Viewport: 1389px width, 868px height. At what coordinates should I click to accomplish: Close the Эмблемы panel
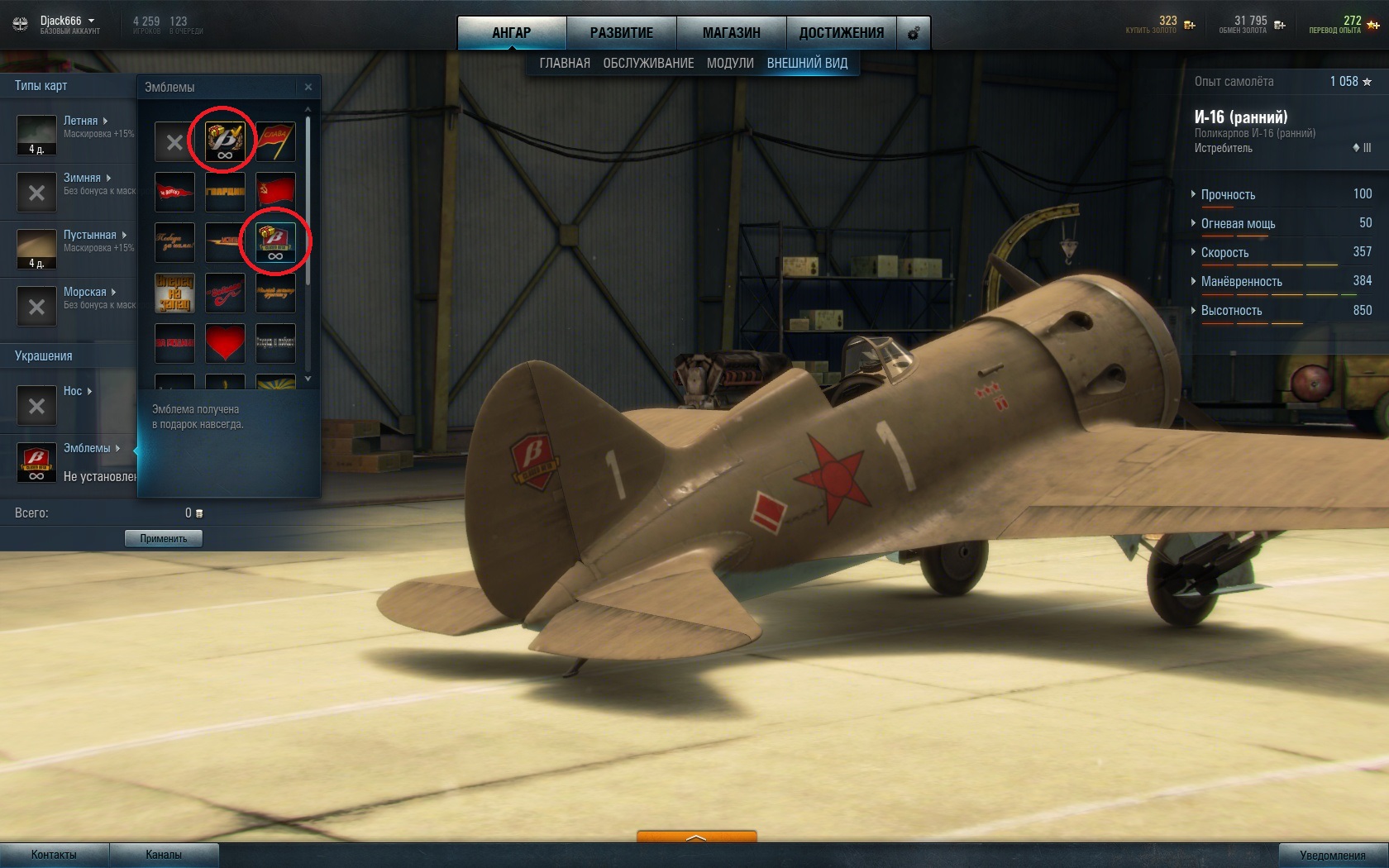pos(308,87)
